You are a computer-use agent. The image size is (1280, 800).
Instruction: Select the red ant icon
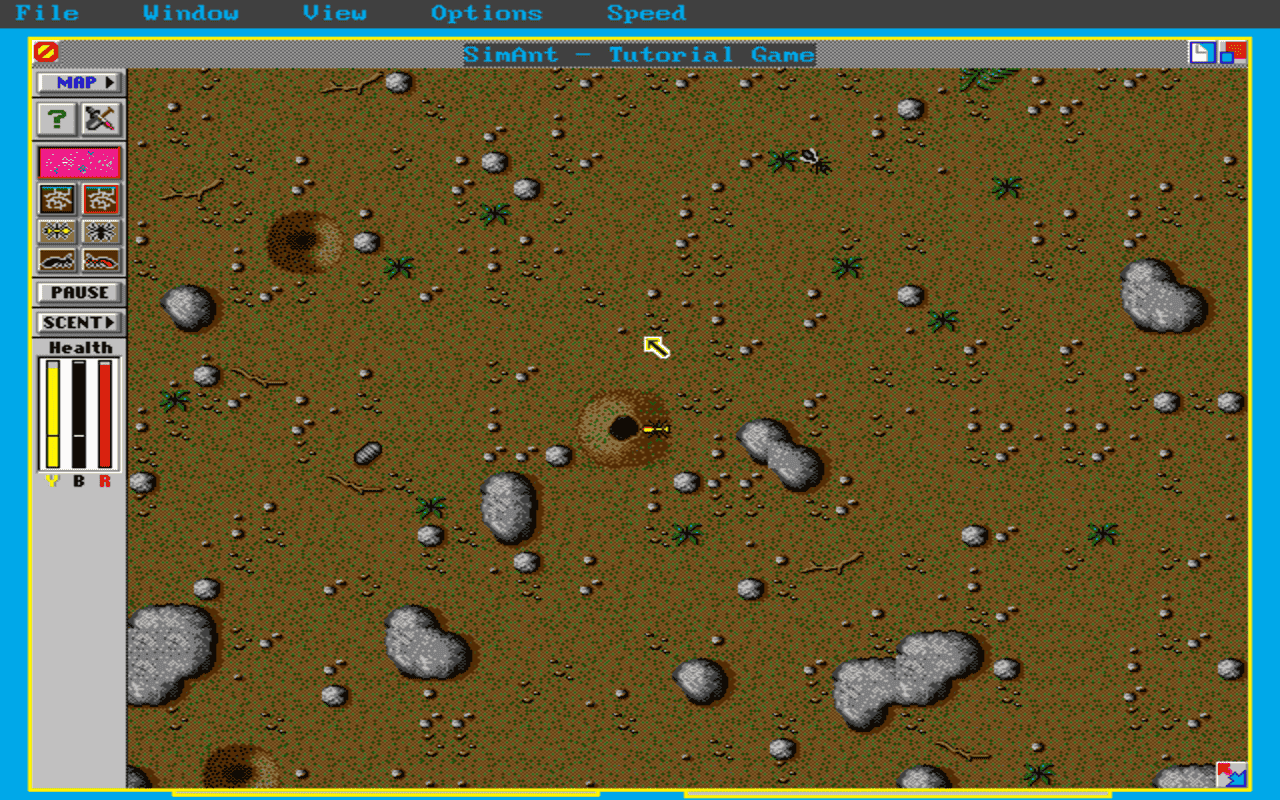pyautogui.click(x=103, y=260)
